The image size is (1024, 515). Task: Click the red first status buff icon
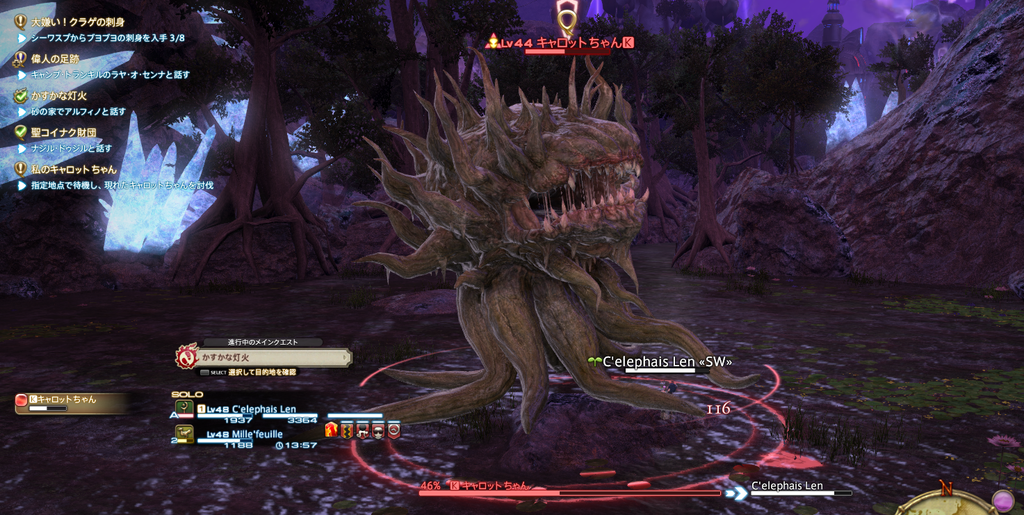click(332, 430)
